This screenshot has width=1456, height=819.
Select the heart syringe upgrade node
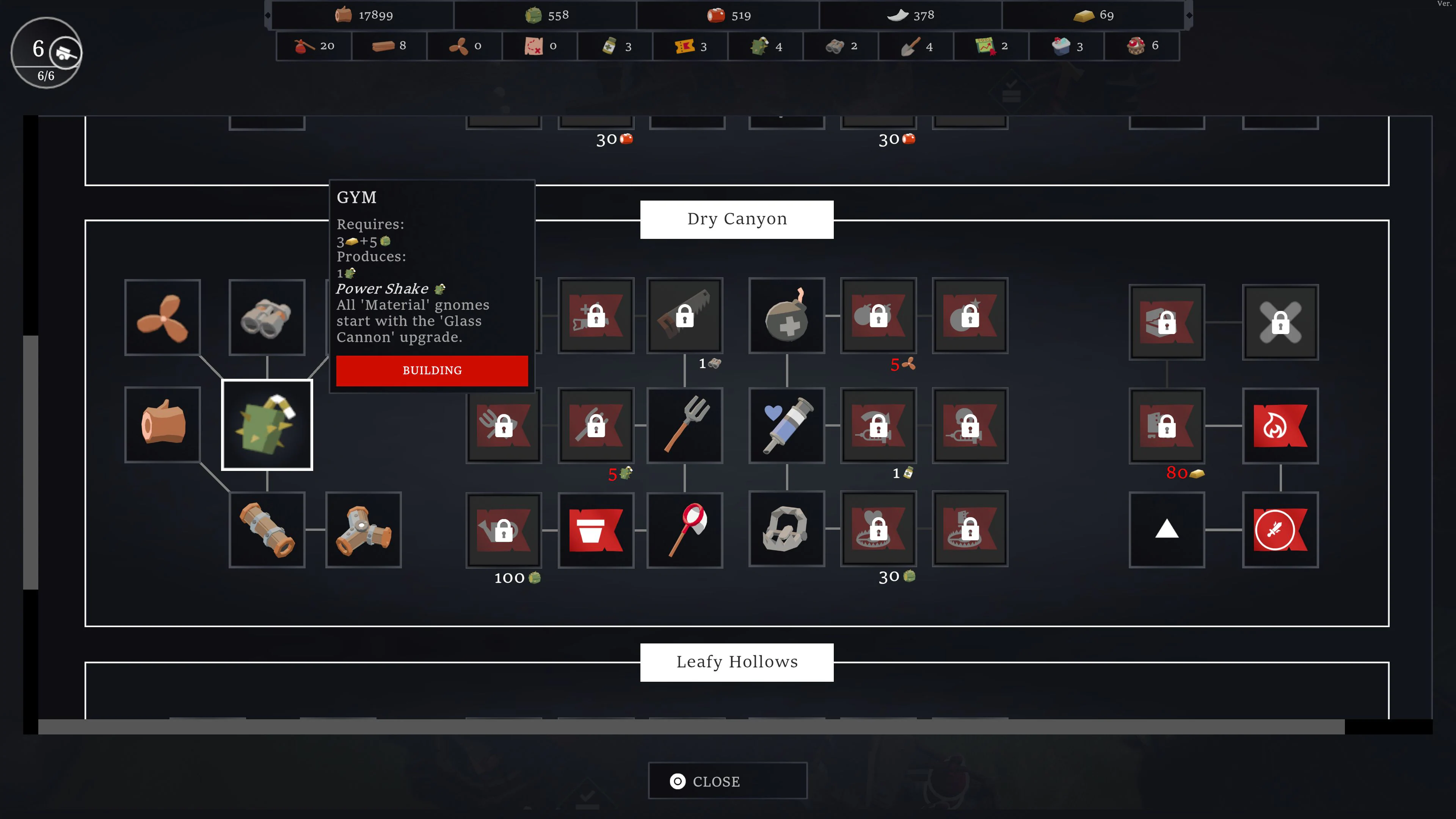[786, 425]
